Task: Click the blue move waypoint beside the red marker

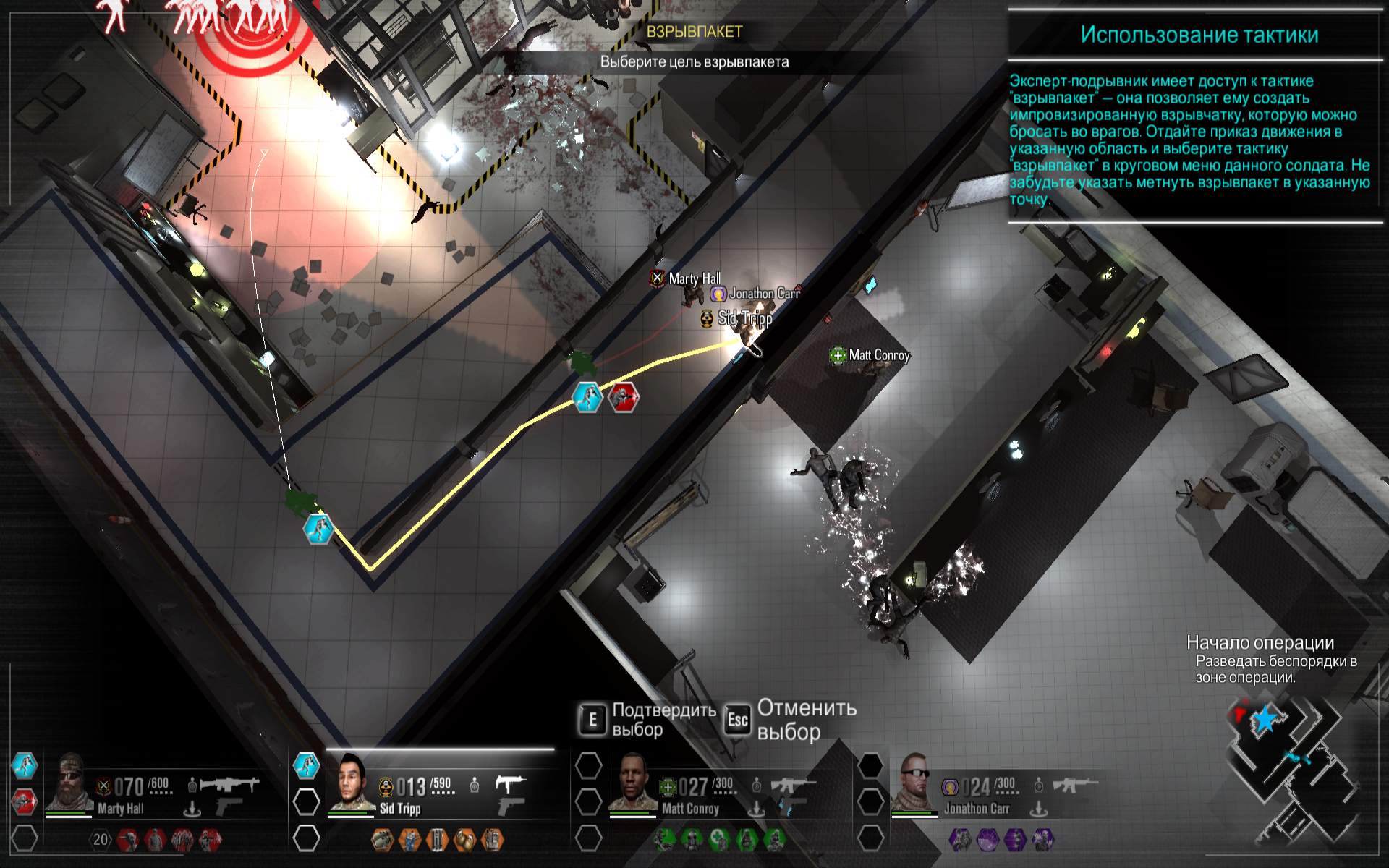Action: pos(587,397)
